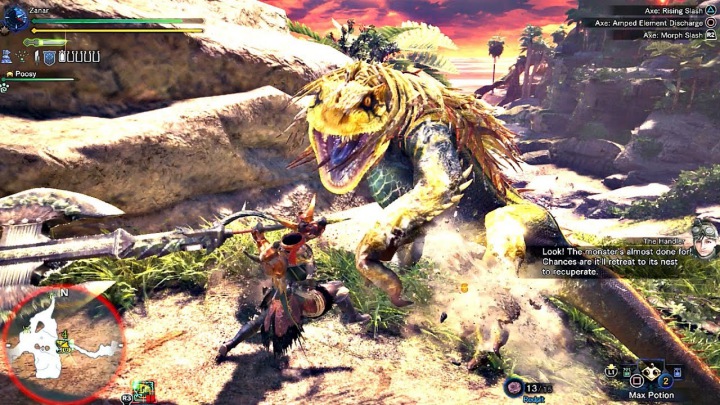The image size is (720, 405).
Task: Click the Redpit slinger ammo icon
Action: [x=513, y=387]
